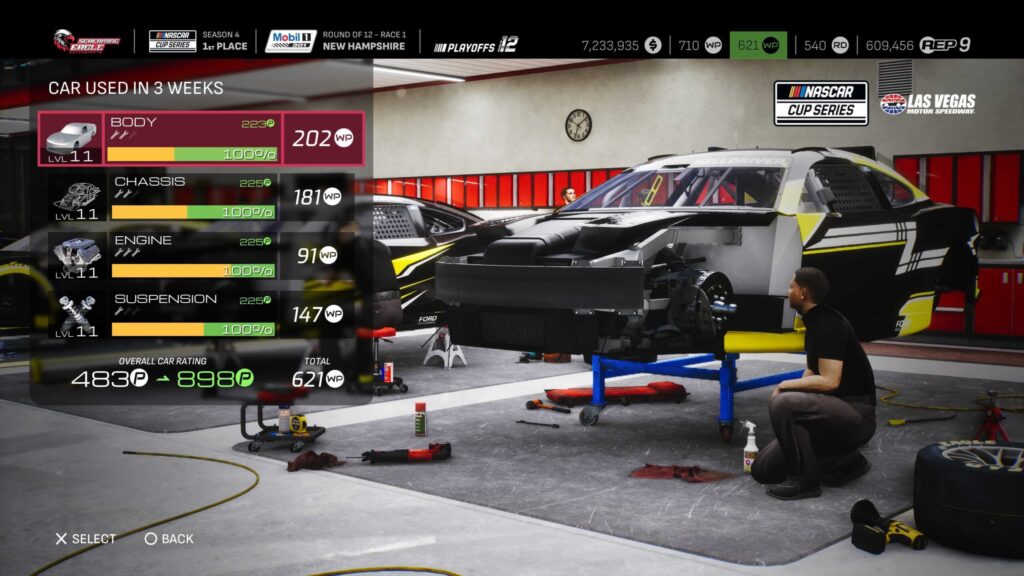Pick the Suspension upgrade row
The image size is (1024, 576).
click(x=190, y=314)
